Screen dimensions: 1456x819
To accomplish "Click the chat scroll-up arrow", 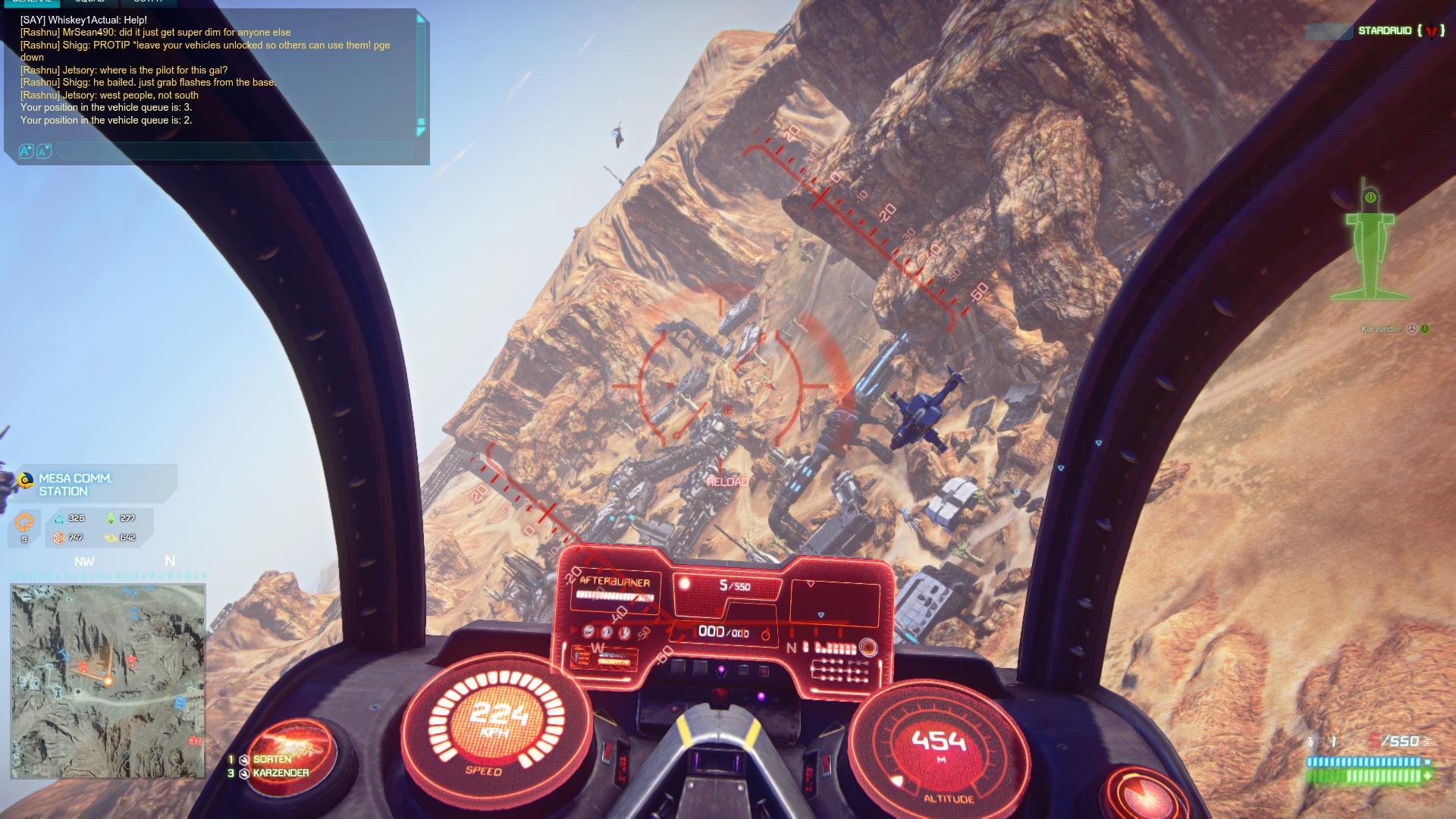I will click(x=422, y=20).
